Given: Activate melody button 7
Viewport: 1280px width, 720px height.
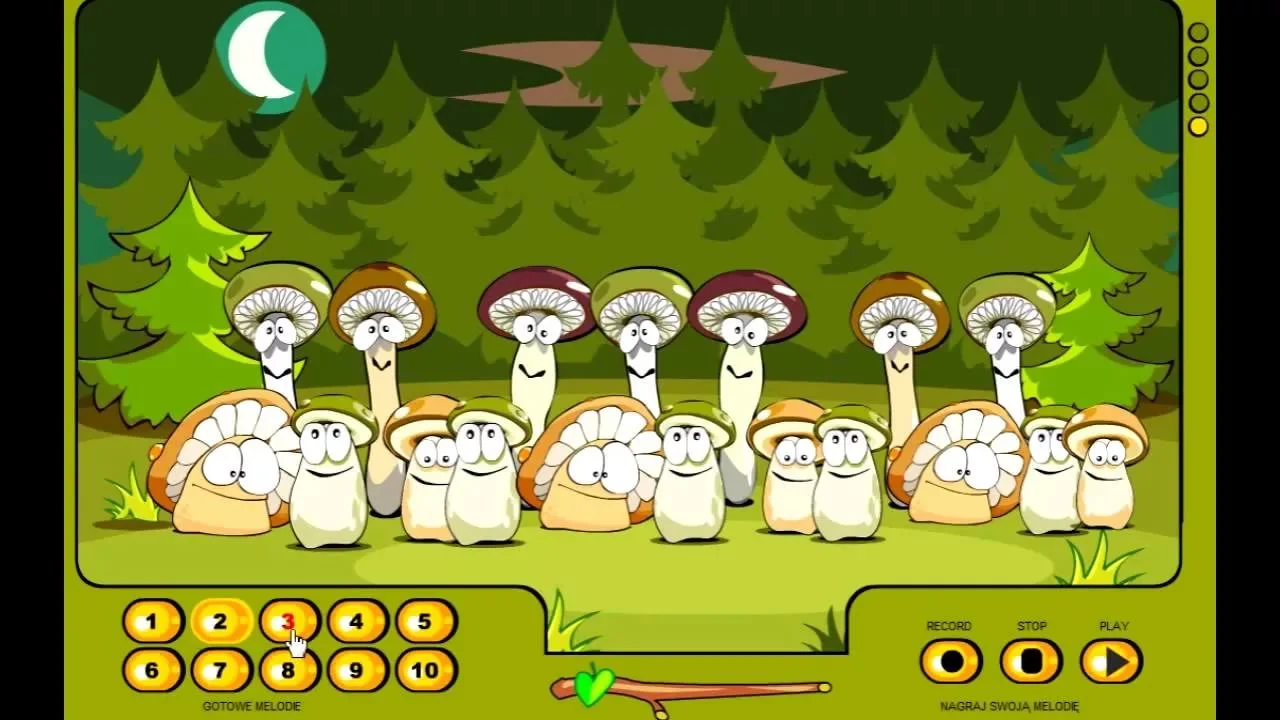Looking at the screenshot, I should coord(220,670).
